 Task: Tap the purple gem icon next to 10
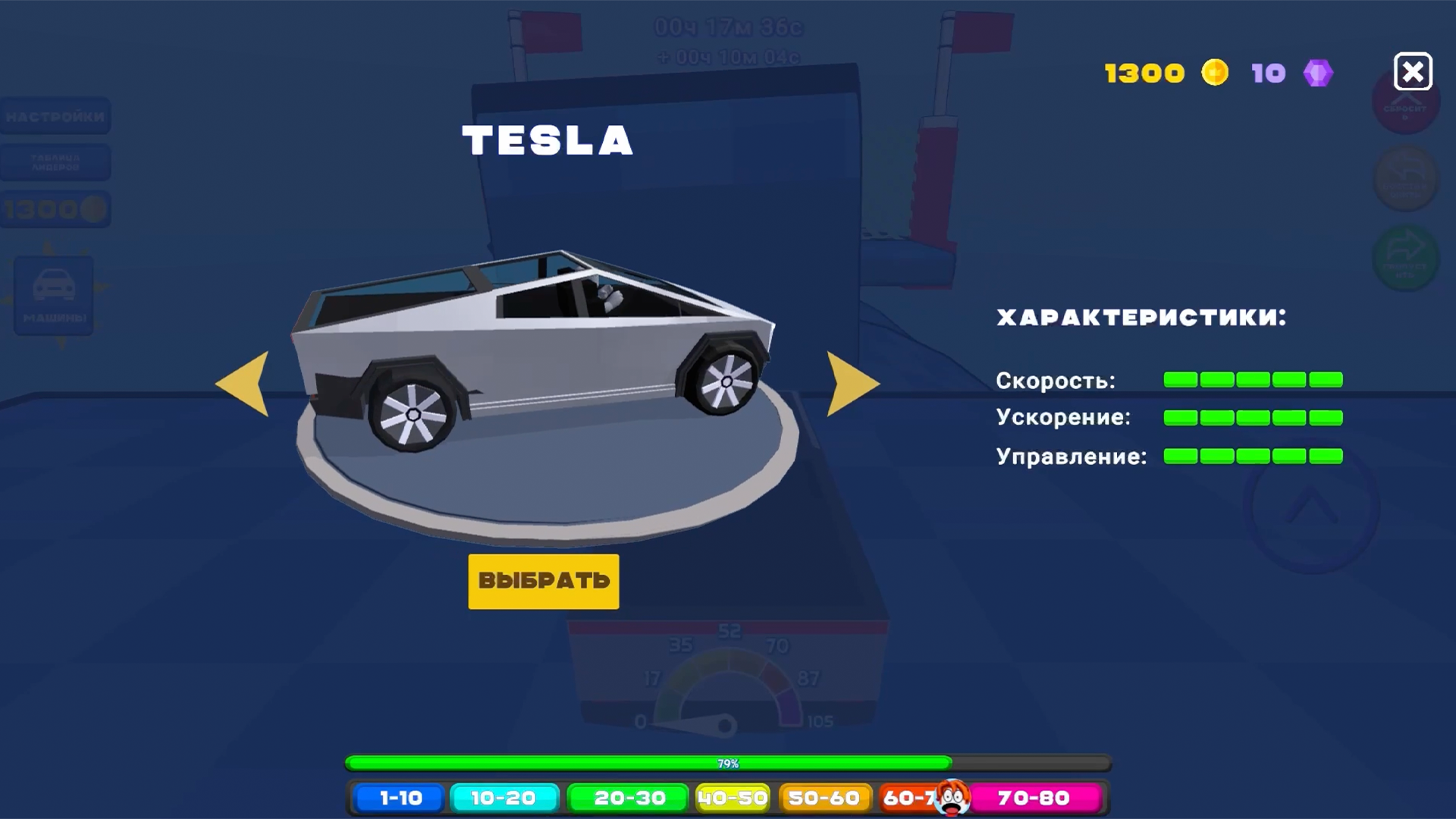pyautogui.click(x=1318, y=73)
